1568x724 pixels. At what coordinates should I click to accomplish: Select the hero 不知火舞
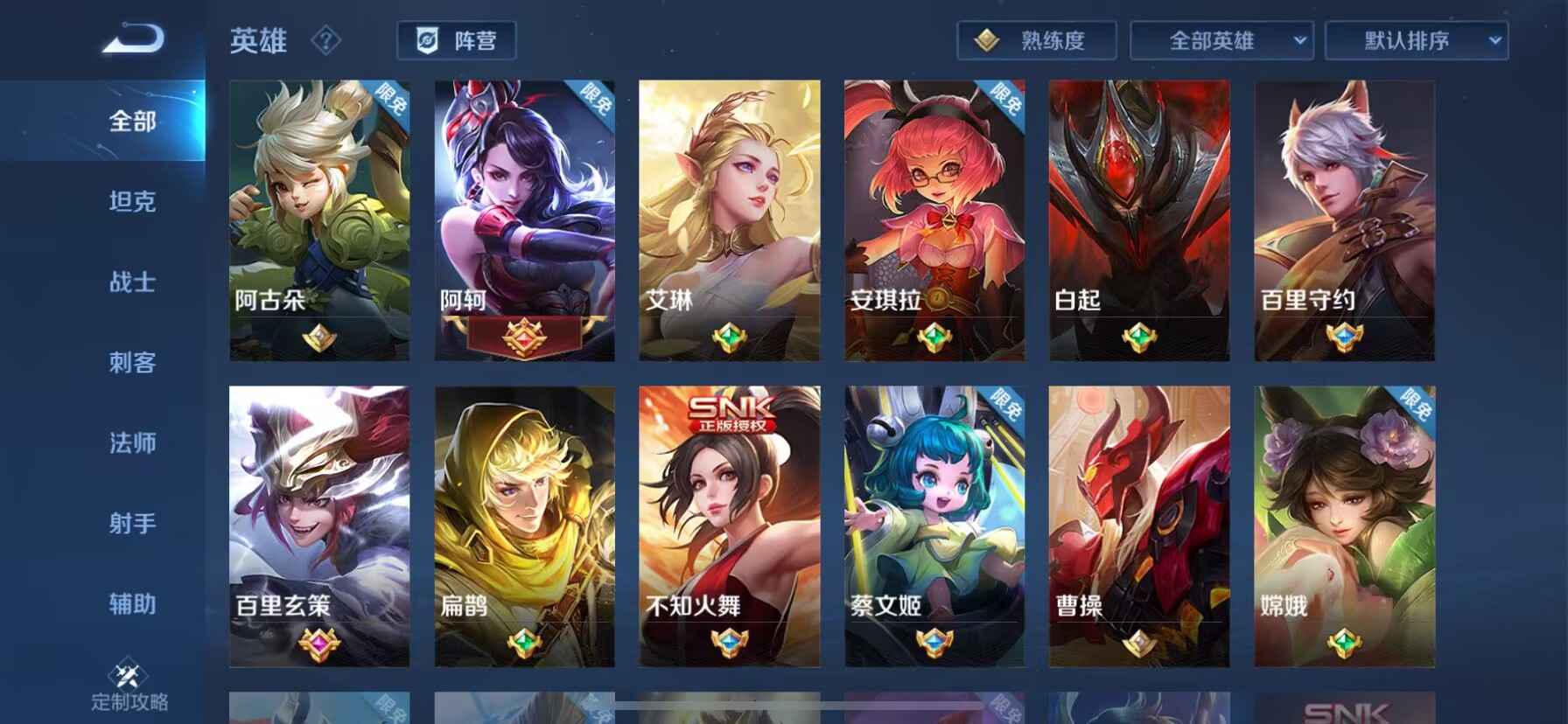click(729, 525)
